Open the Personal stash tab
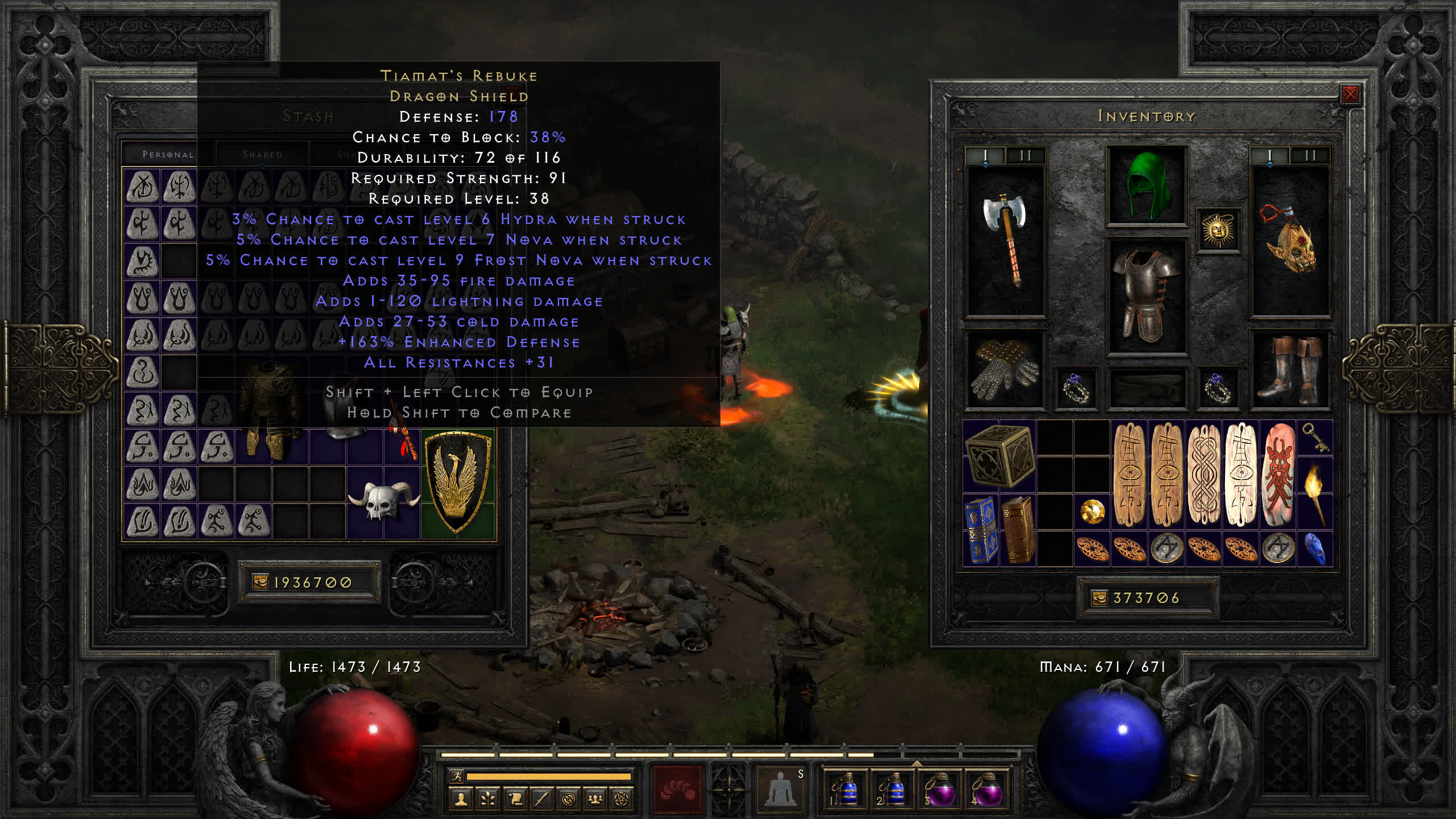Image resolution: width=1456 pixels, height=819 pixels. point(168,154)
